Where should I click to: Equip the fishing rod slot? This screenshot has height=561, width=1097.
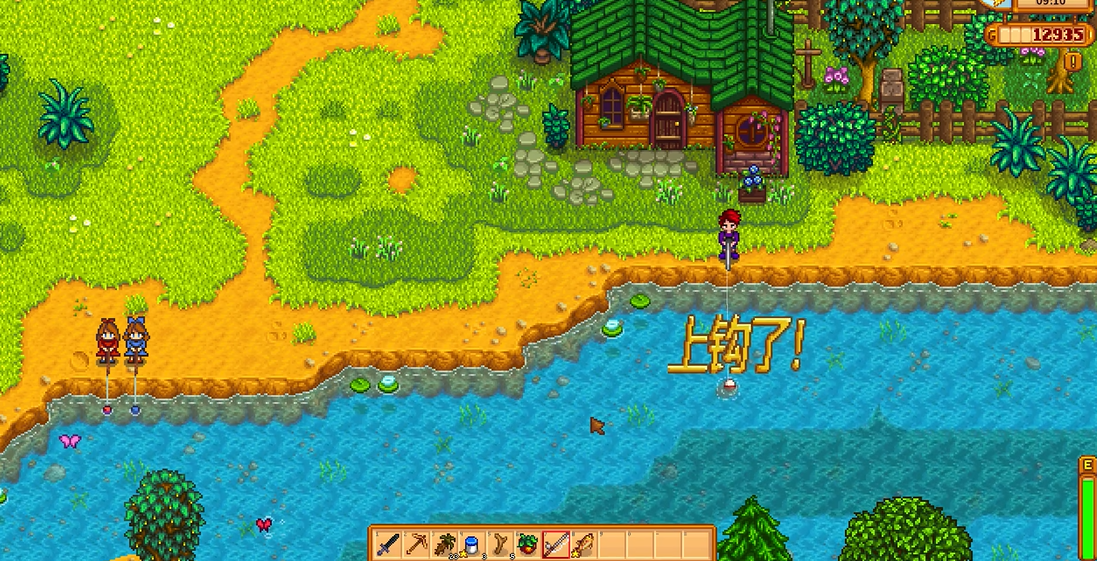[x=556, y=545]
